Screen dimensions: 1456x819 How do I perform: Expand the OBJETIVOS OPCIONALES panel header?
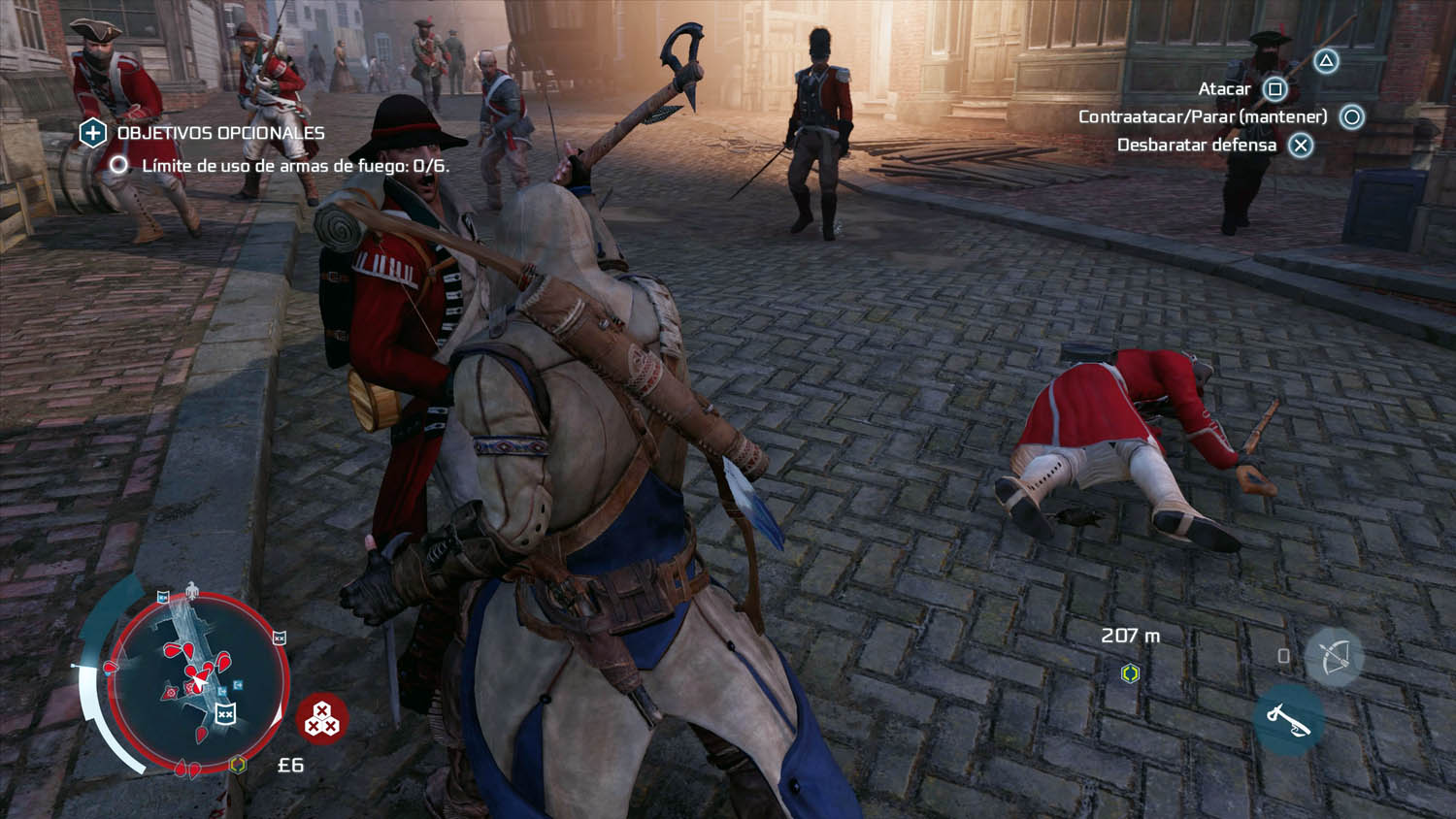point(220,133)
